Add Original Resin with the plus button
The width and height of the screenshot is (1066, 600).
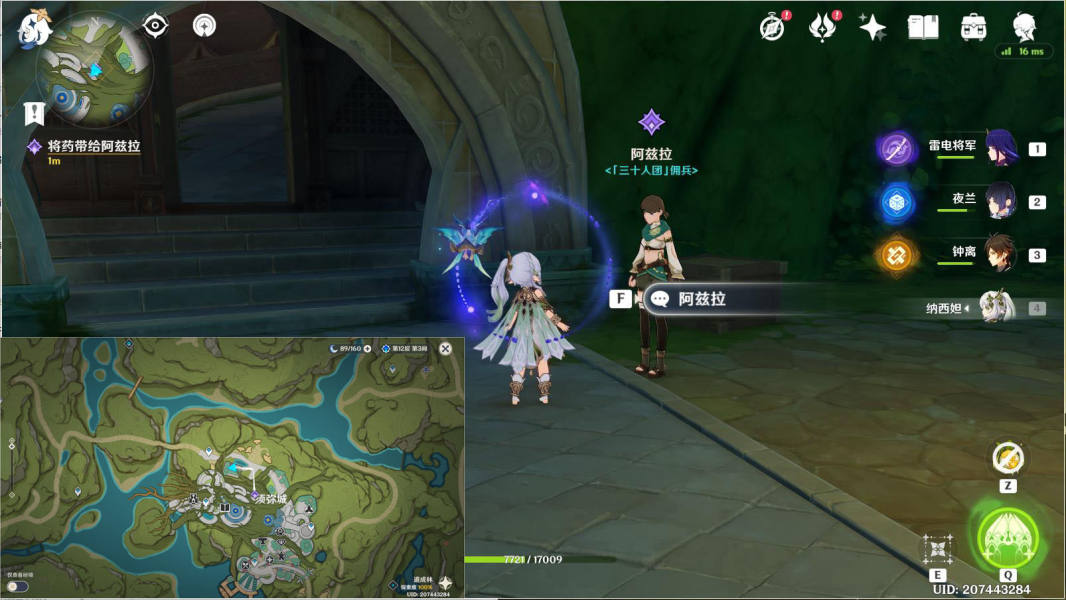[368, 348]
